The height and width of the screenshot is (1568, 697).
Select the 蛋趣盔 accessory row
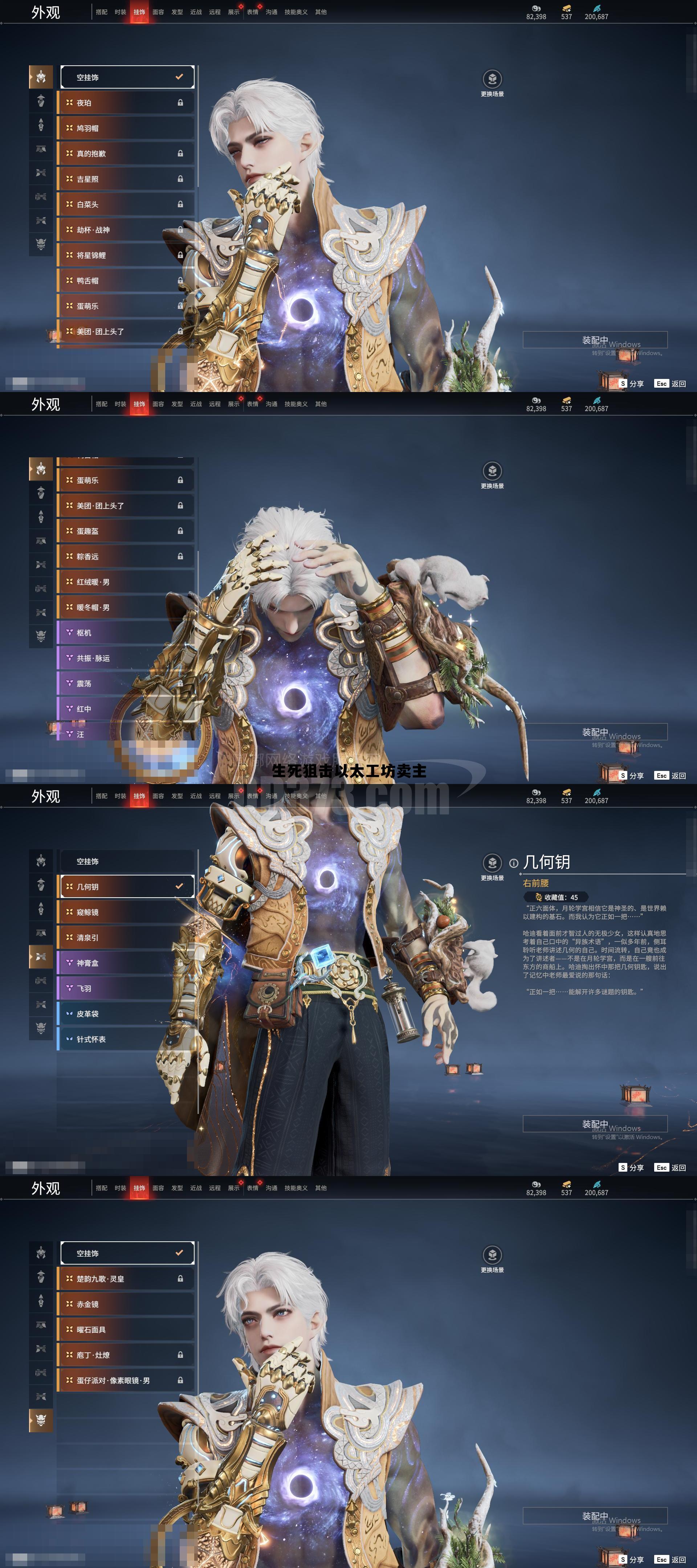click(x=127, y=531)
